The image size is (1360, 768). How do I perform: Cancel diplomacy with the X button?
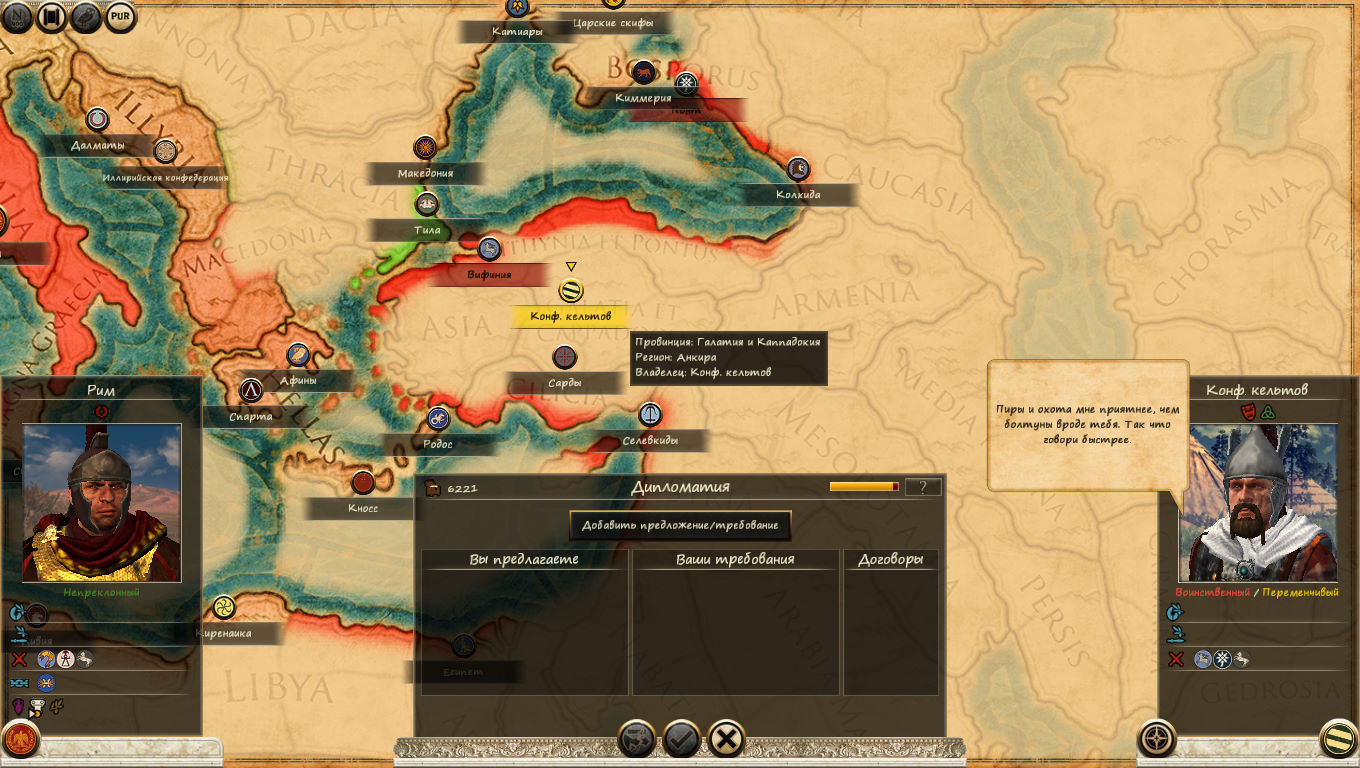pyautogui.click(x=727, y=739)
